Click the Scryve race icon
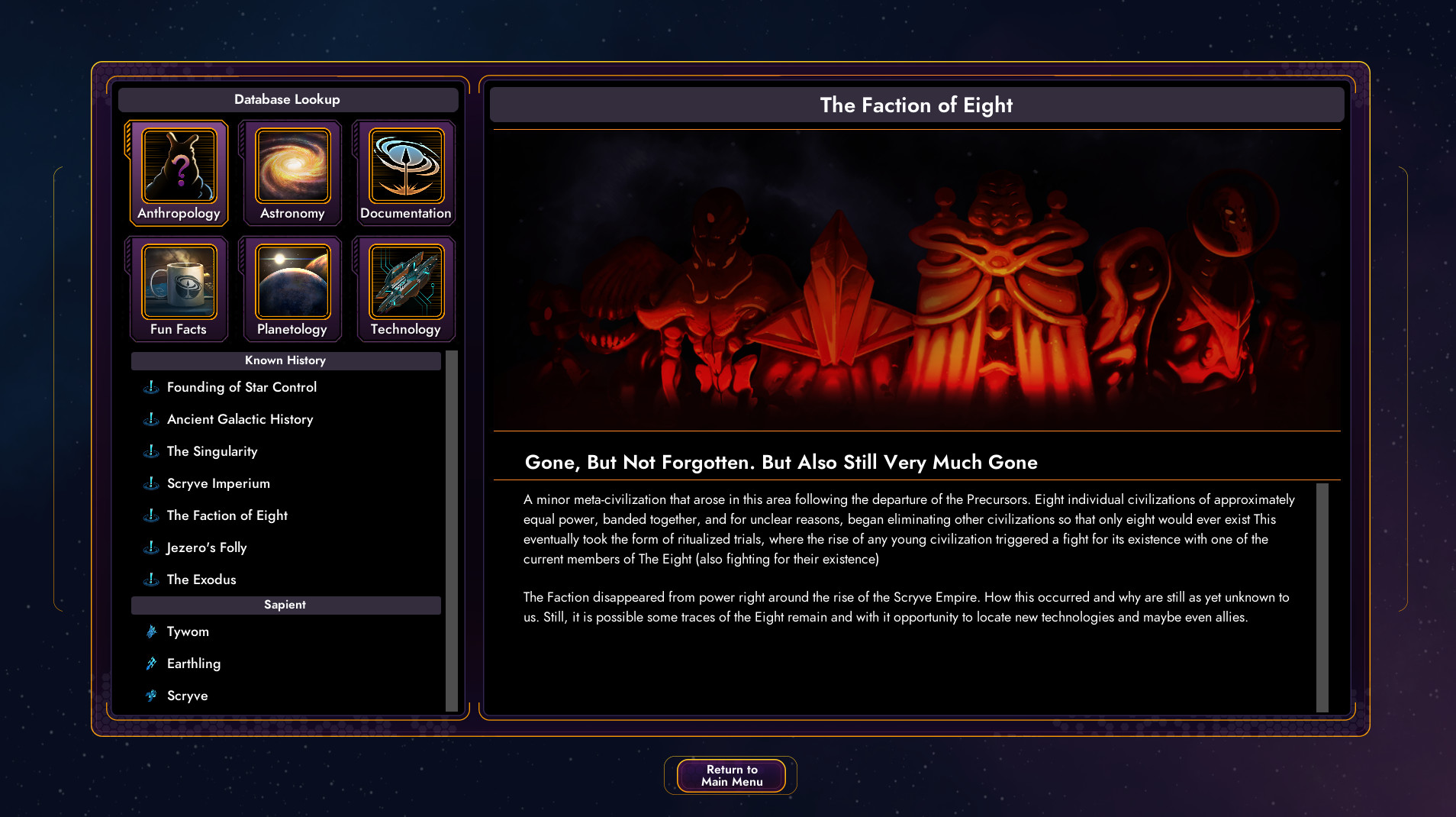Viewport: 1456px width, 817px height. tap(187, 696)
